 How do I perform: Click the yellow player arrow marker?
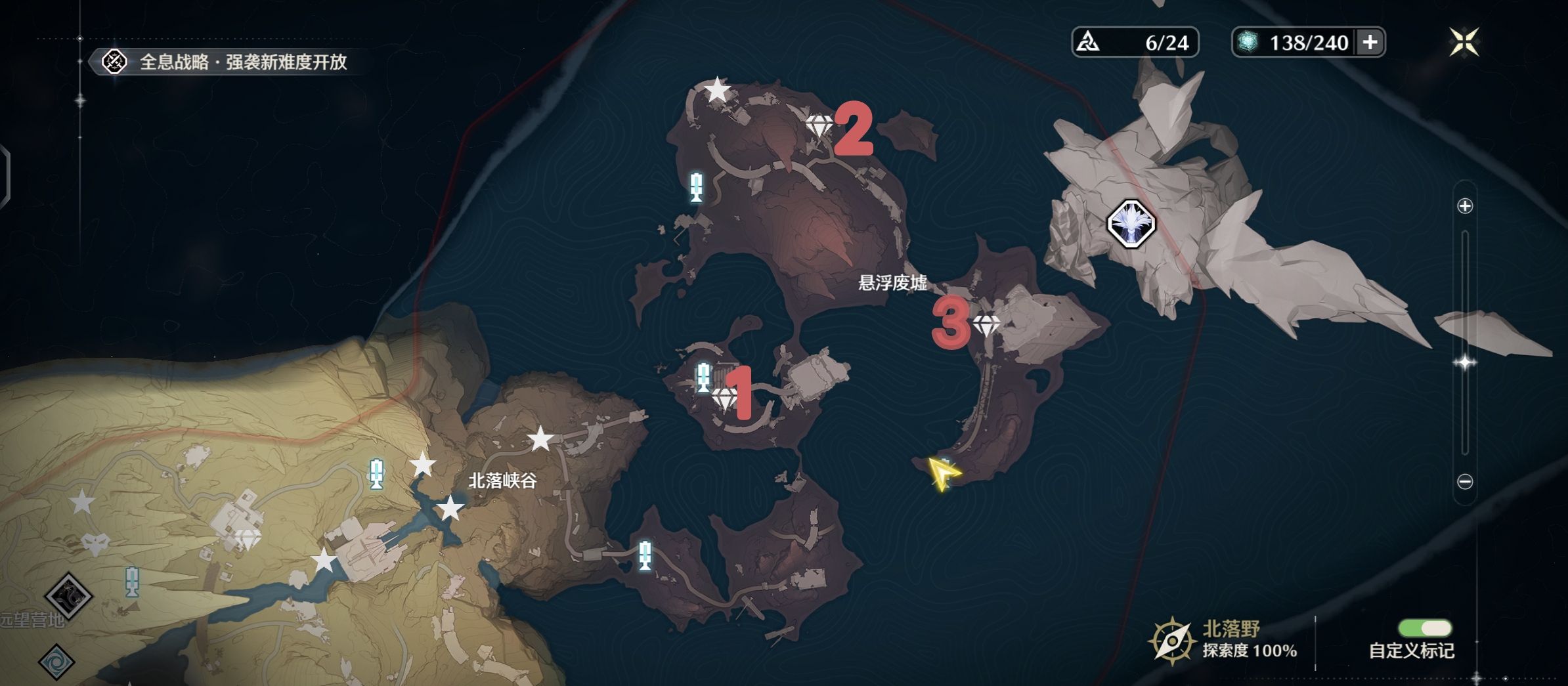[942, 473]
